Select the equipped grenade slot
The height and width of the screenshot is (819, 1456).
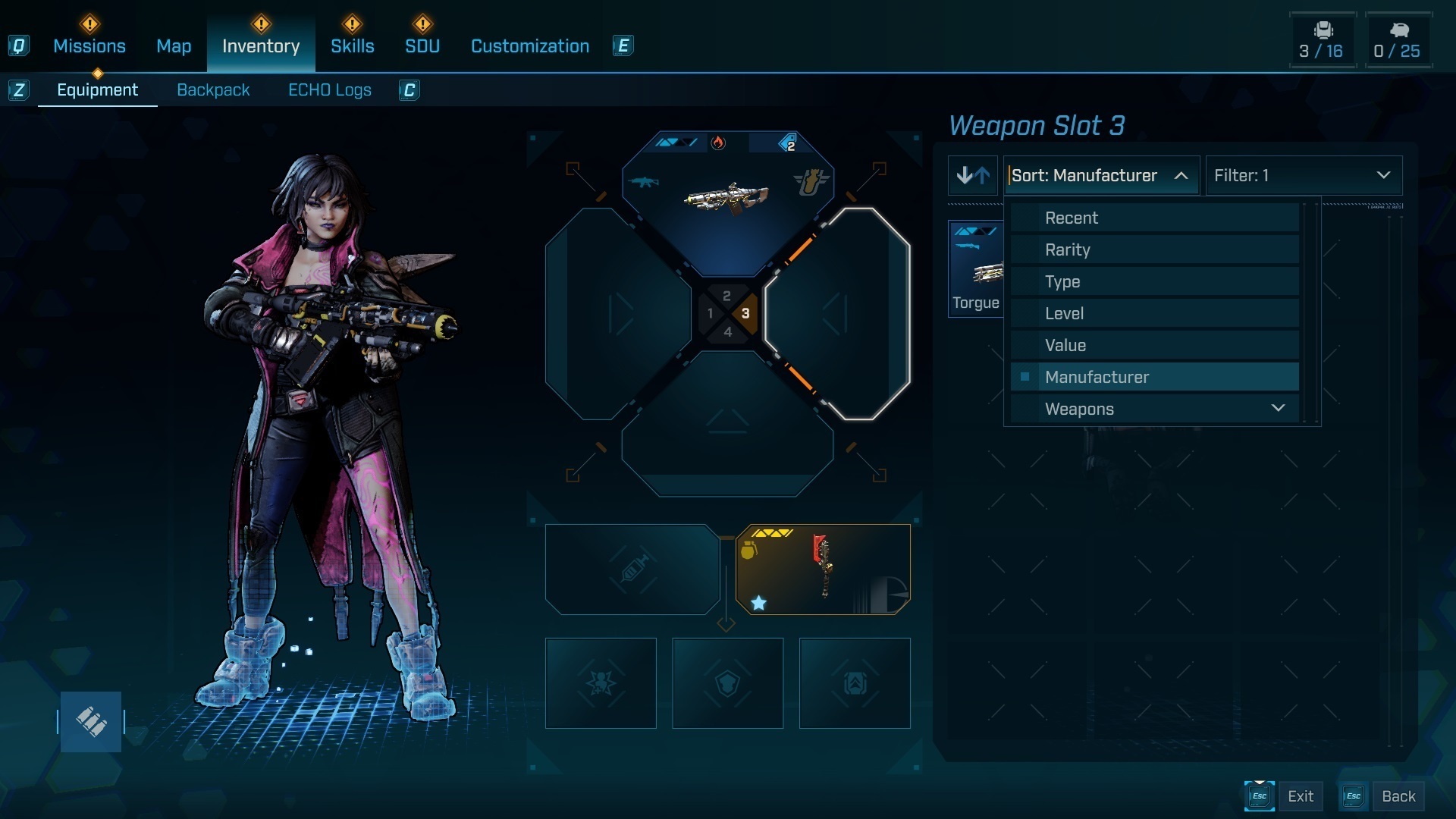(823, 570)
